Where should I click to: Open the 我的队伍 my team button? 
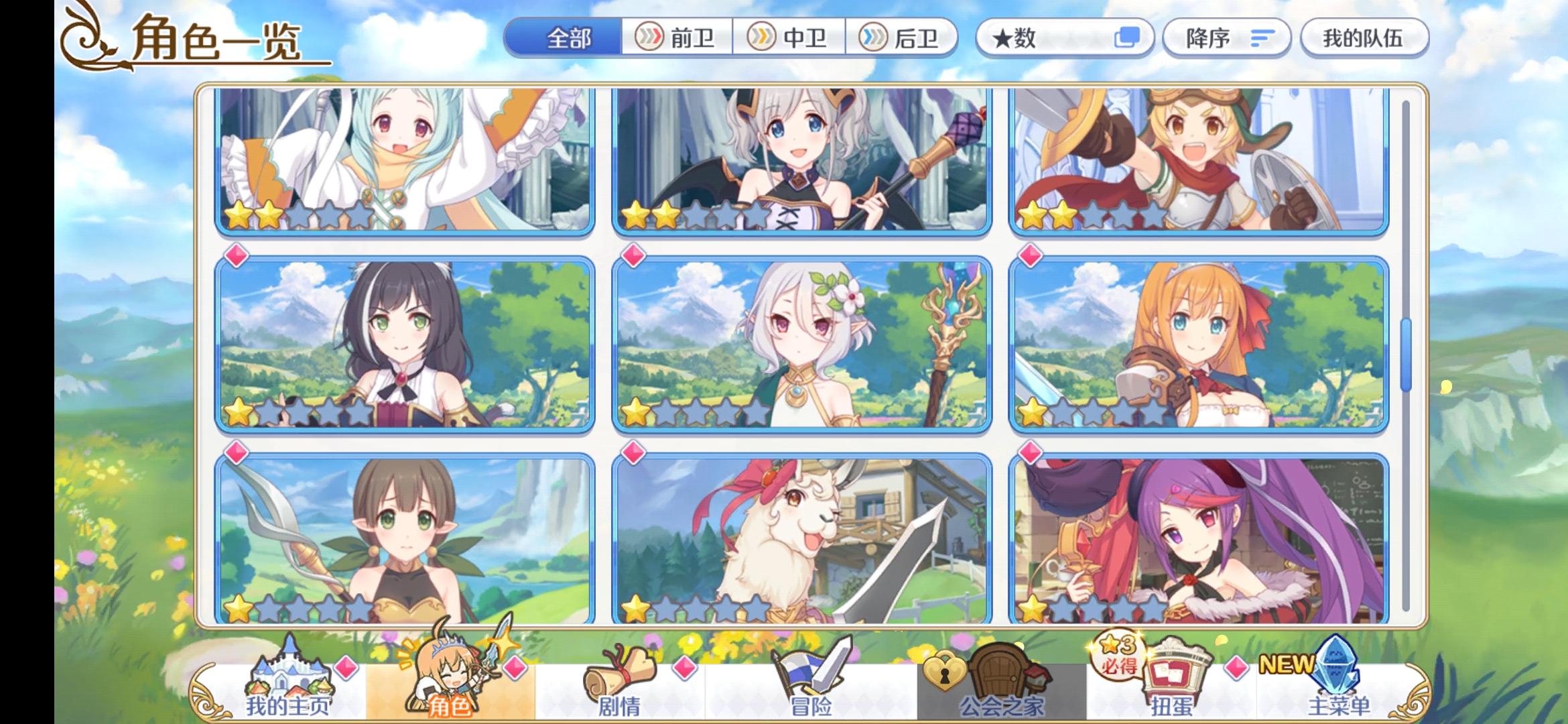pos(1364,38)
